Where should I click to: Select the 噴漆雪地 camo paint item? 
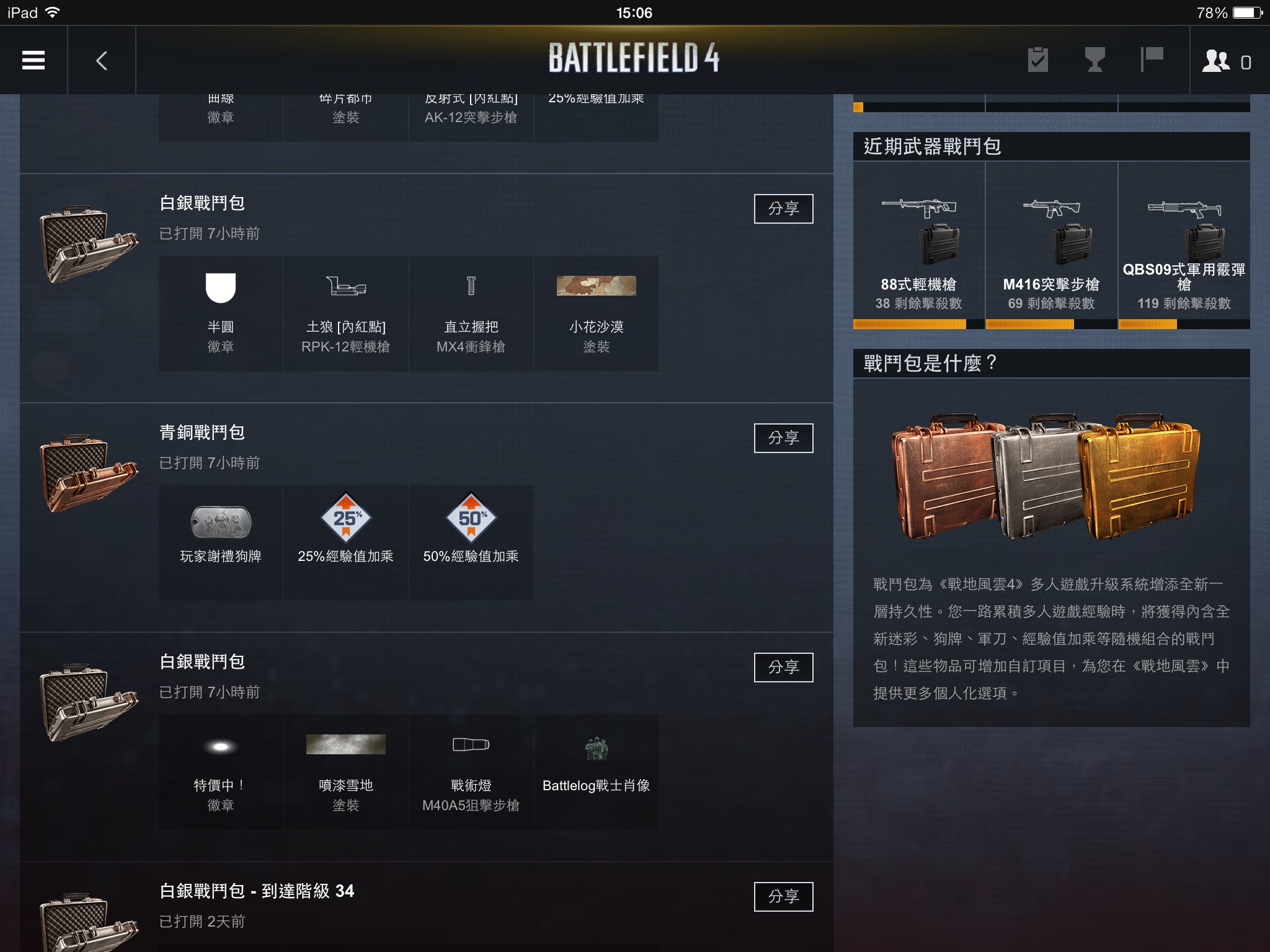tap(345, 772)
